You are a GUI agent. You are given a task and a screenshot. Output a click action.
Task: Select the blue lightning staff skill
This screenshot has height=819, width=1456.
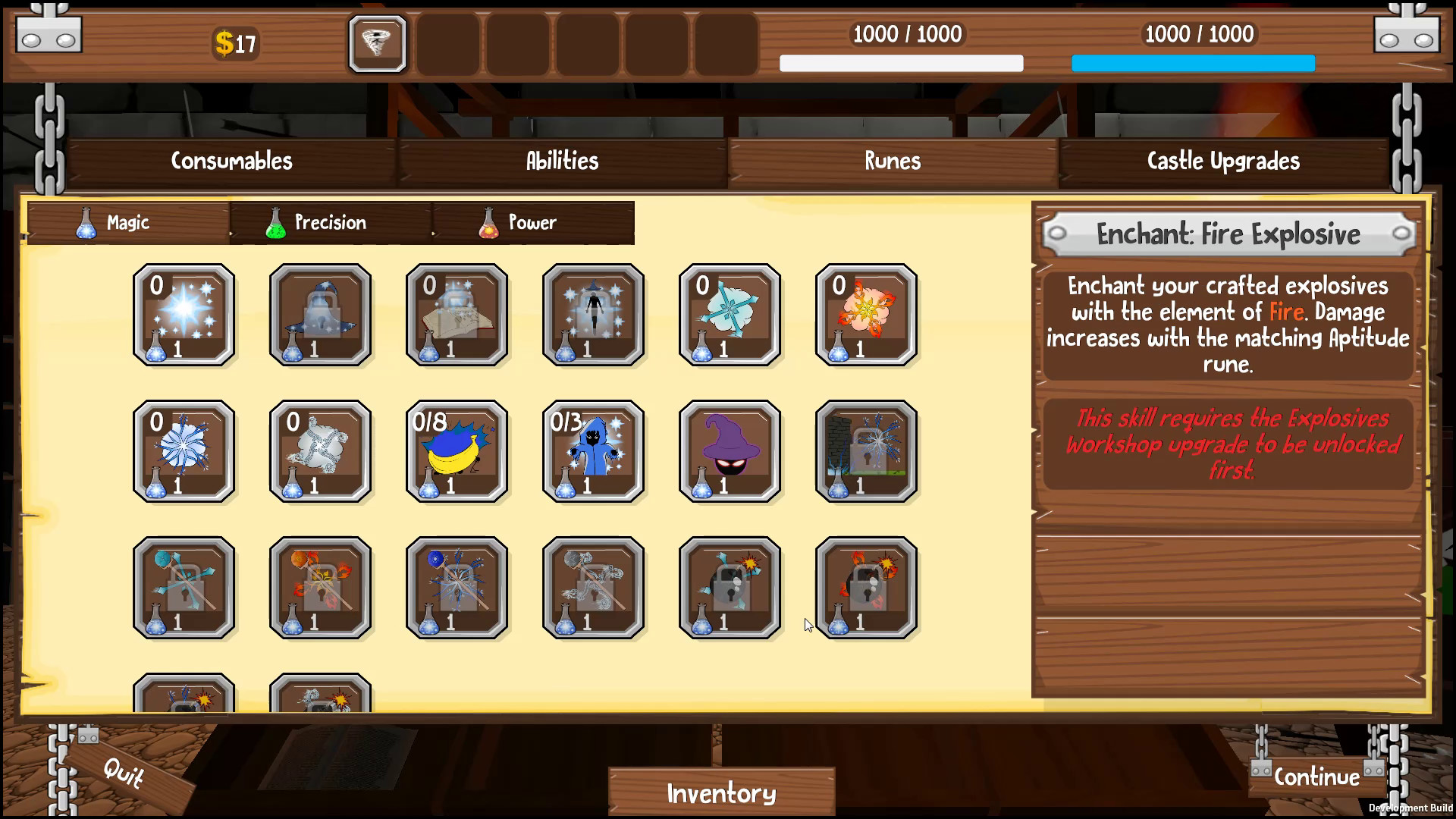click(x=457, y=588)
